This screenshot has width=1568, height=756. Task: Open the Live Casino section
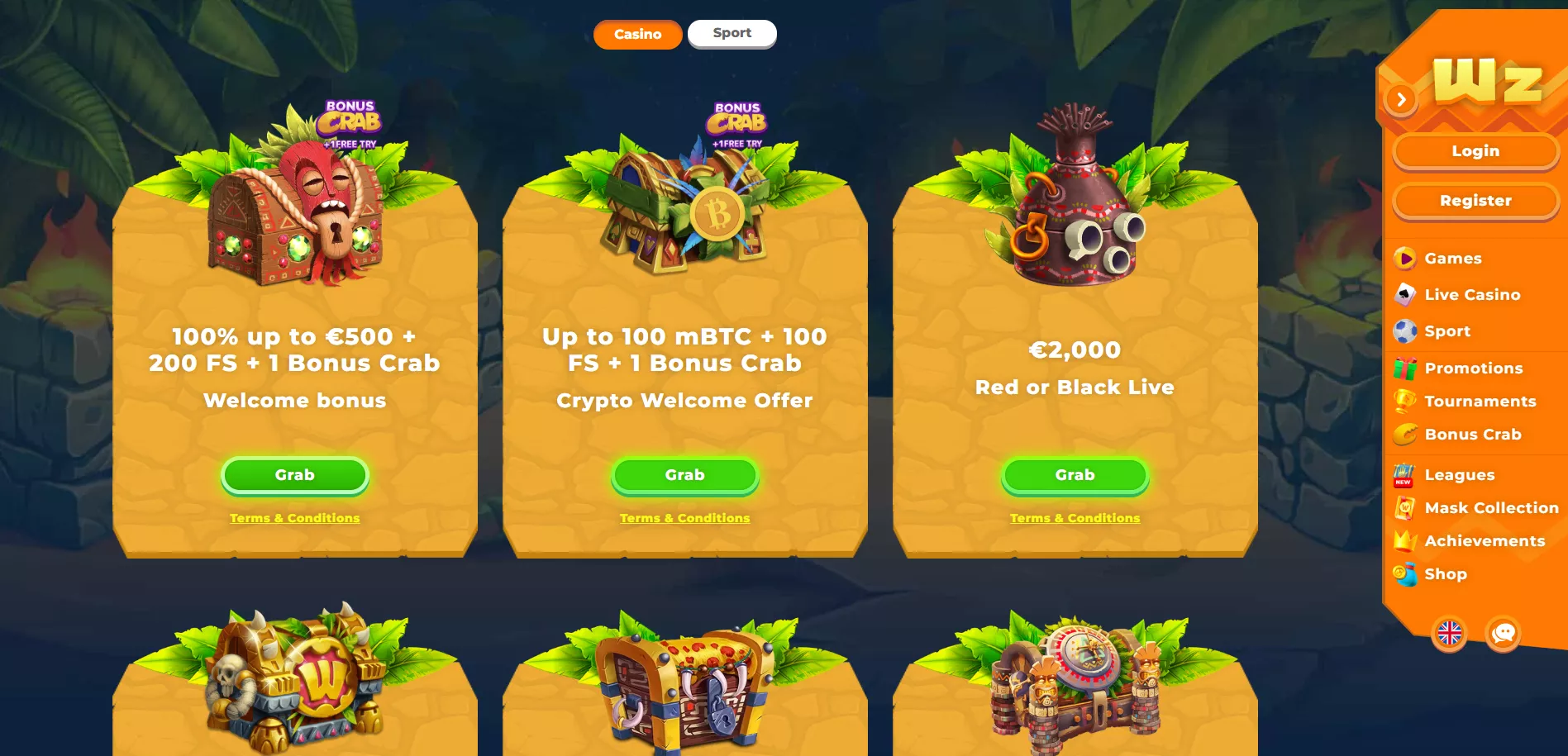[1471, 295]
